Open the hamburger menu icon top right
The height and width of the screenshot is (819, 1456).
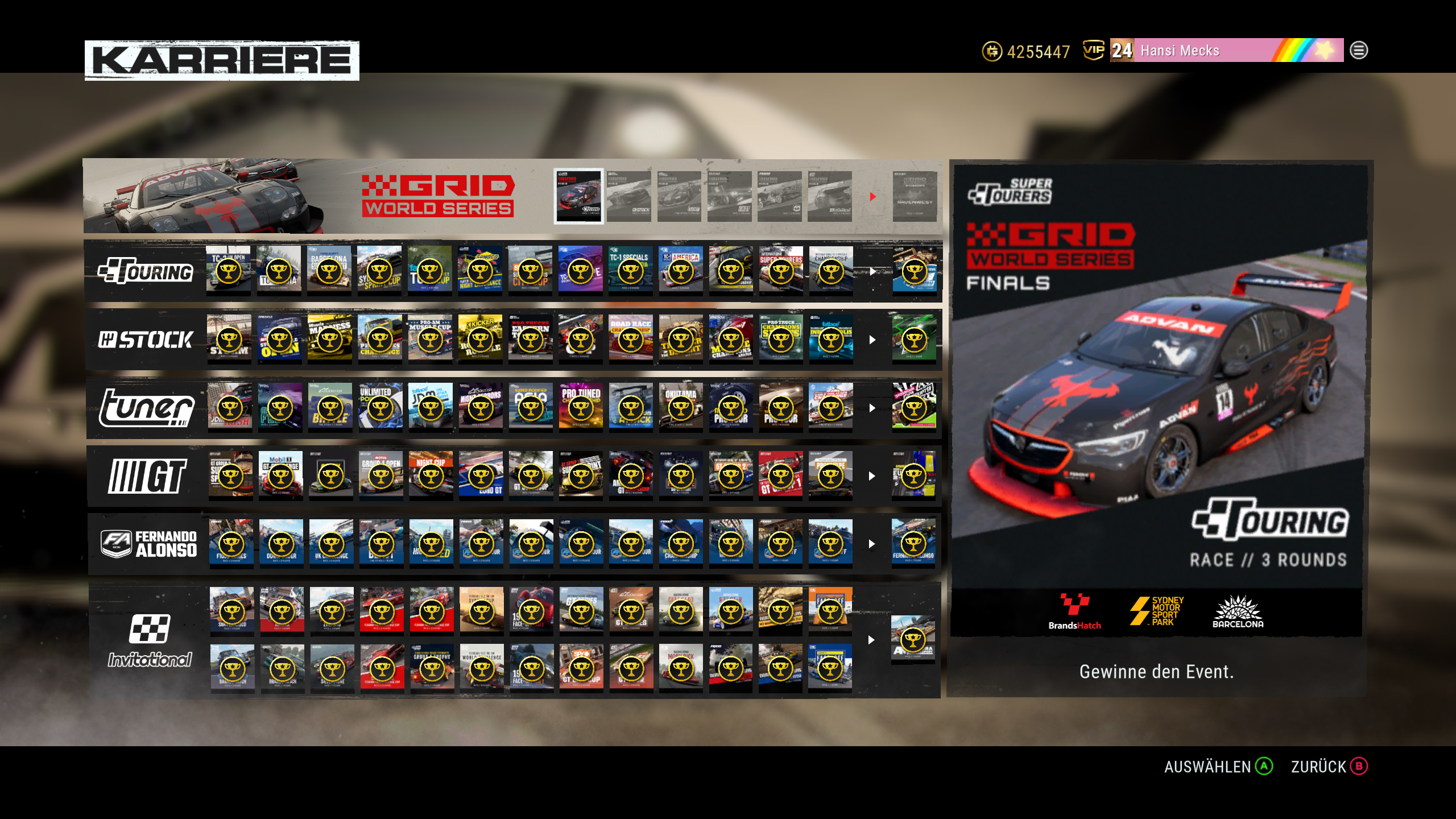pyautogui.click(x=1358, y=51)
